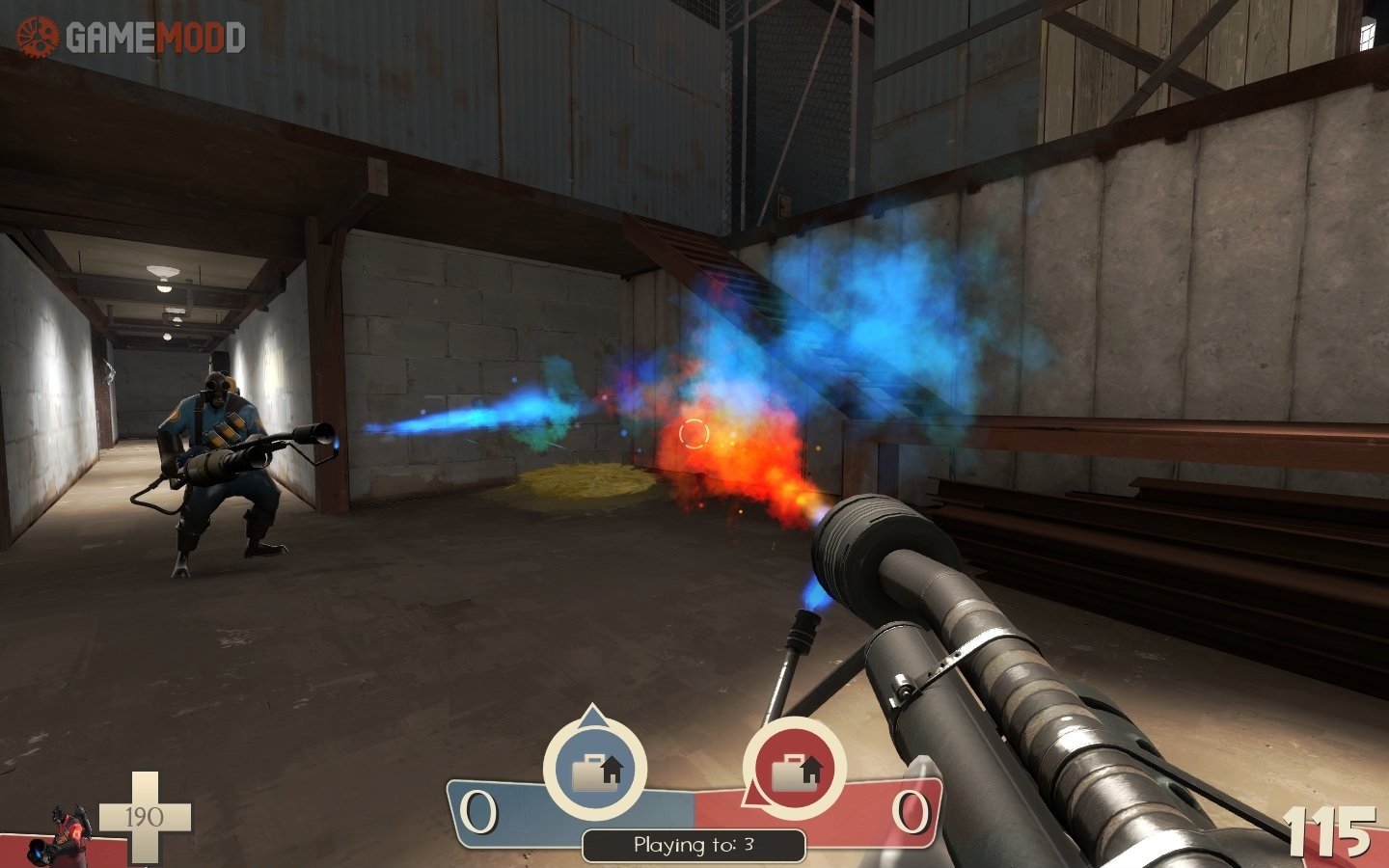This screenshot has width=1389, height=868.
Task: Open the GameModd logo watermark
Action: point(131,38)
